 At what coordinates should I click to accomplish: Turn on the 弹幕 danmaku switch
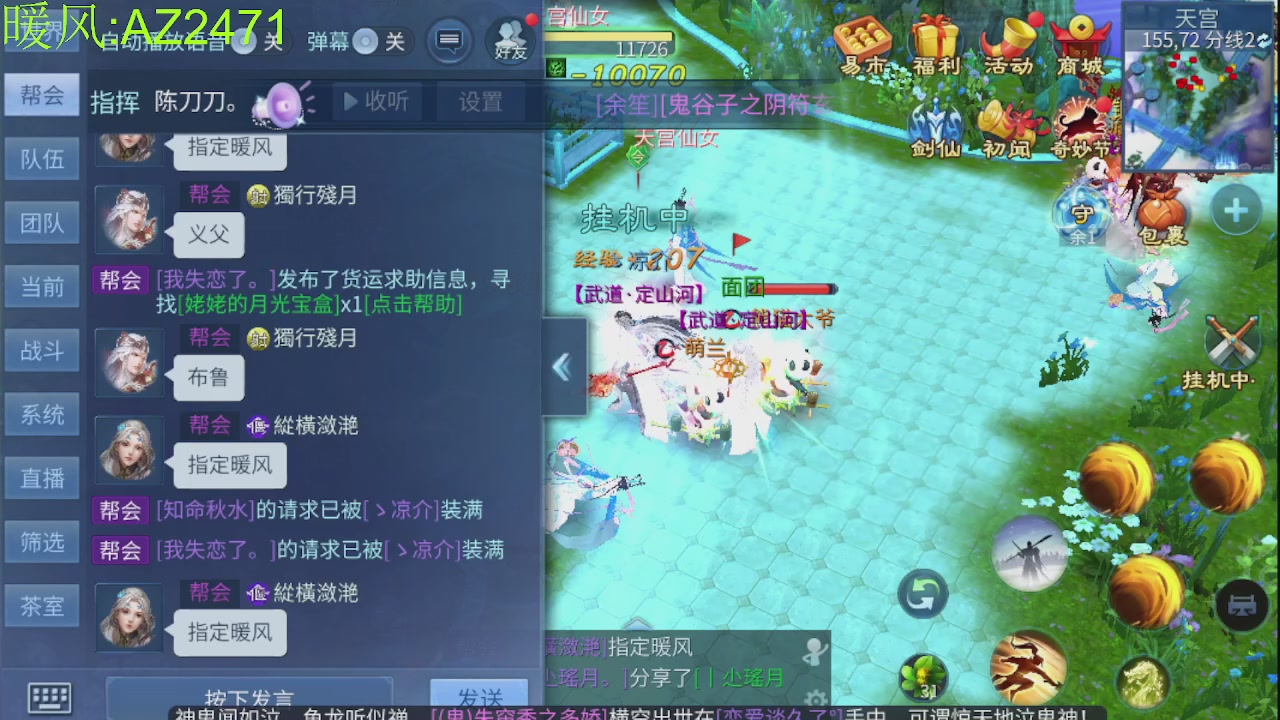pos(364,43)
